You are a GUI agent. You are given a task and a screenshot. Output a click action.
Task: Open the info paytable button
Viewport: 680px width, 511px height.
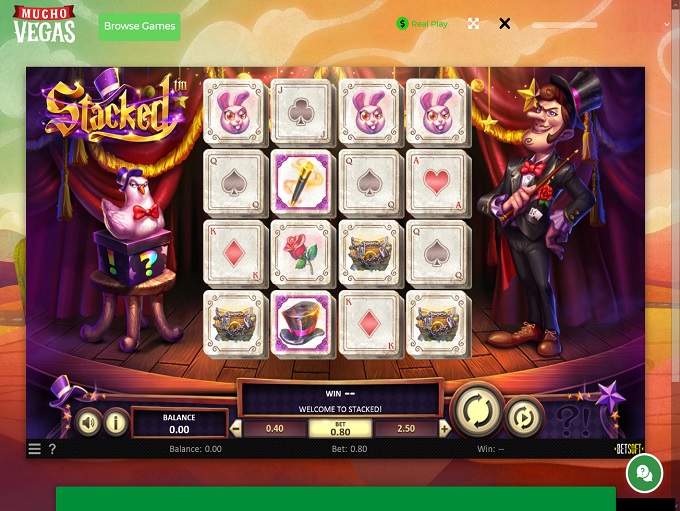116,423
